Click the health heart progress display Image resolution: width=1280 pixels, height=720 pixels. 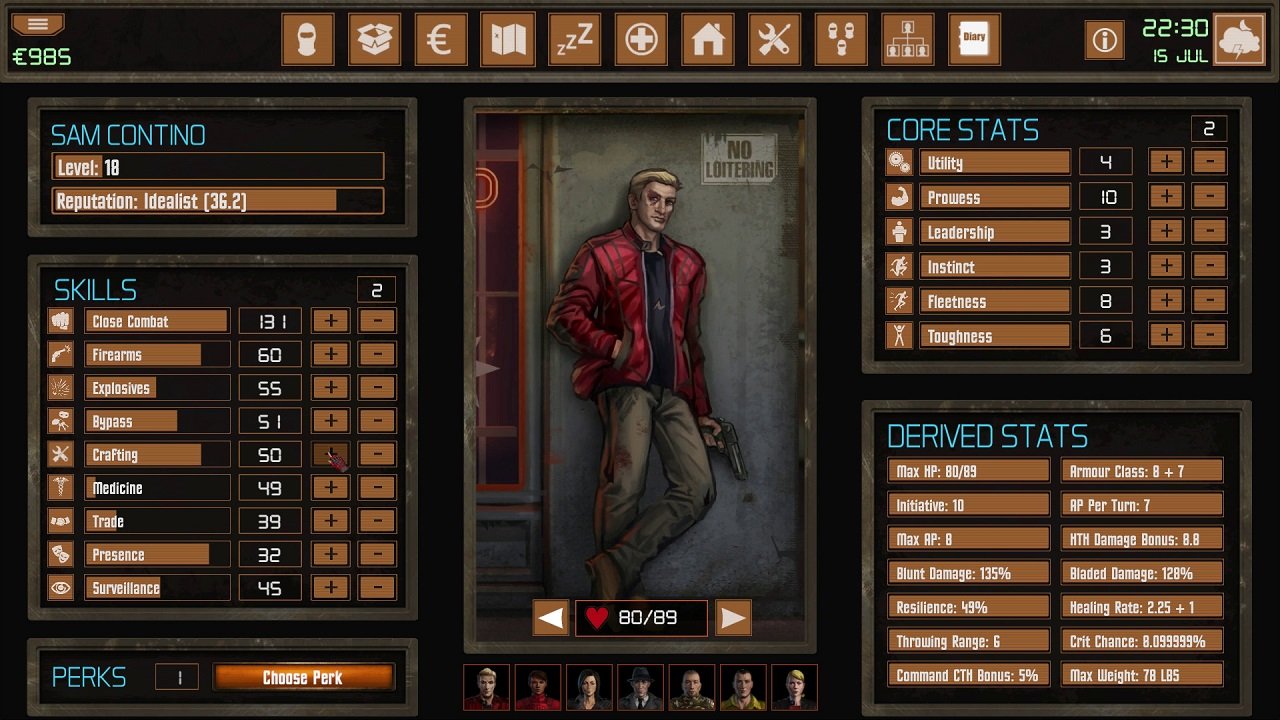(x=641, y=618)
